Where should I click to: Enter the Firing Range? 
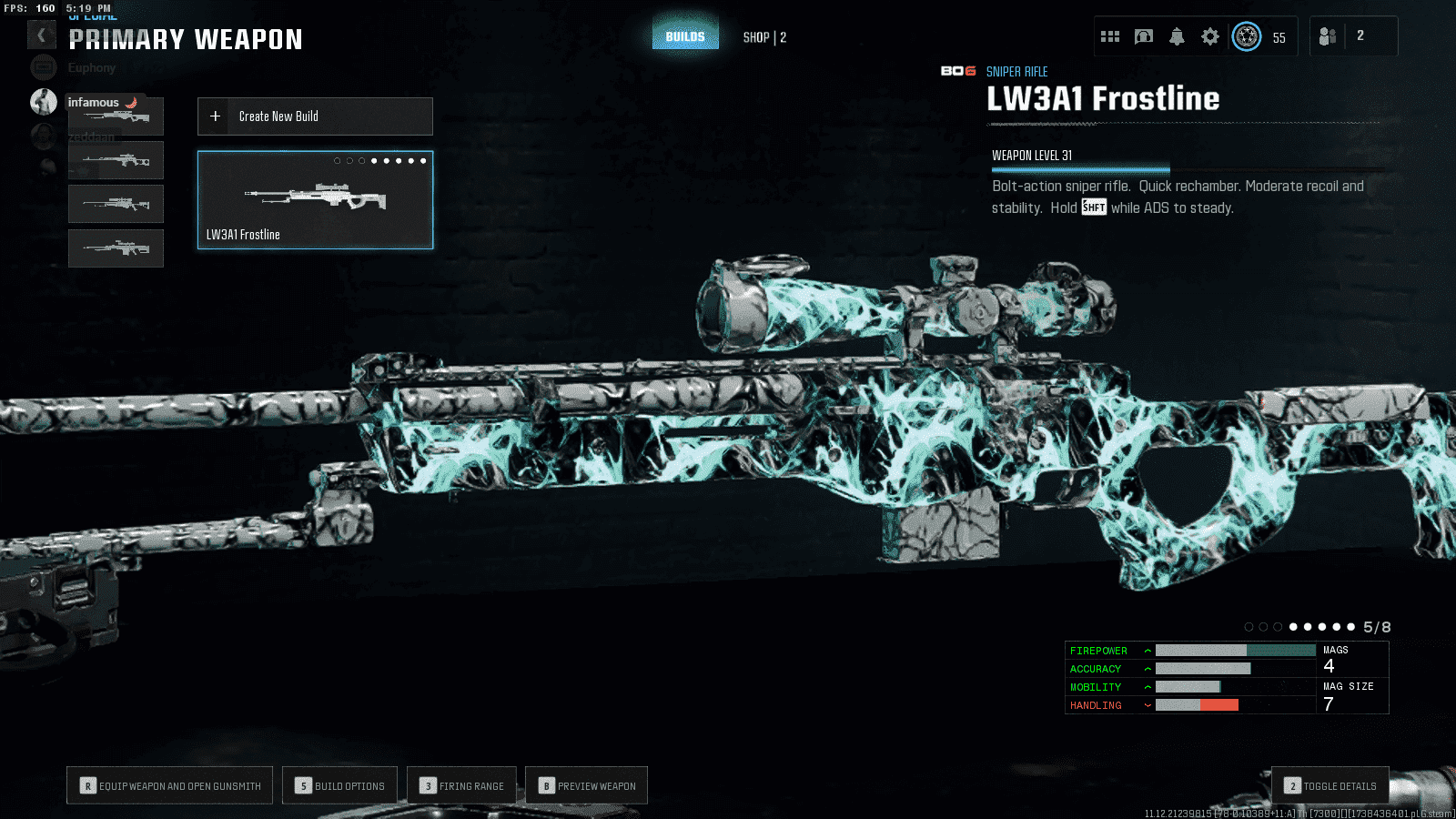point(461,785)
